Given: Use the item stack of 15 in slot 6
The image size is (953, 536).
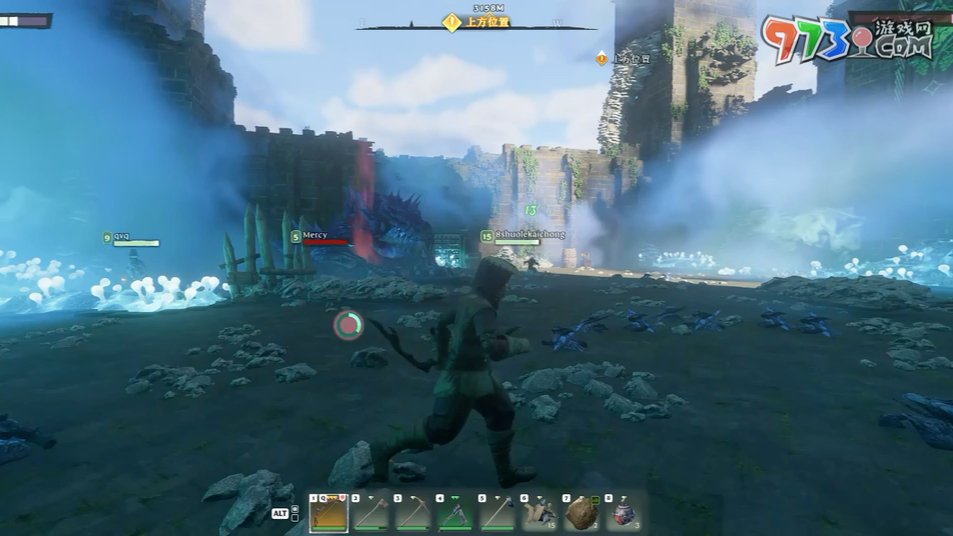Looking at the screenshot, I should click(x=538, y=514).
